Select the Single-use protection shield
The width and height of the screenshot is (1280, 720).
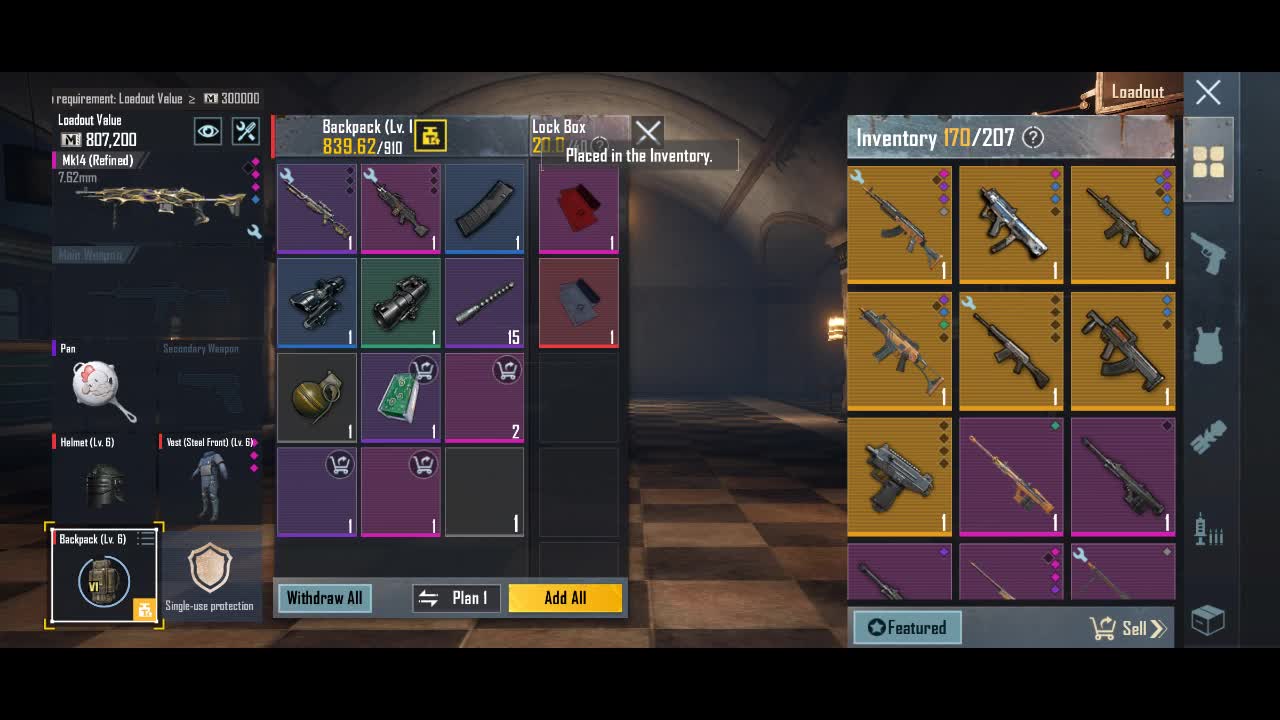(x=210, y=575)
